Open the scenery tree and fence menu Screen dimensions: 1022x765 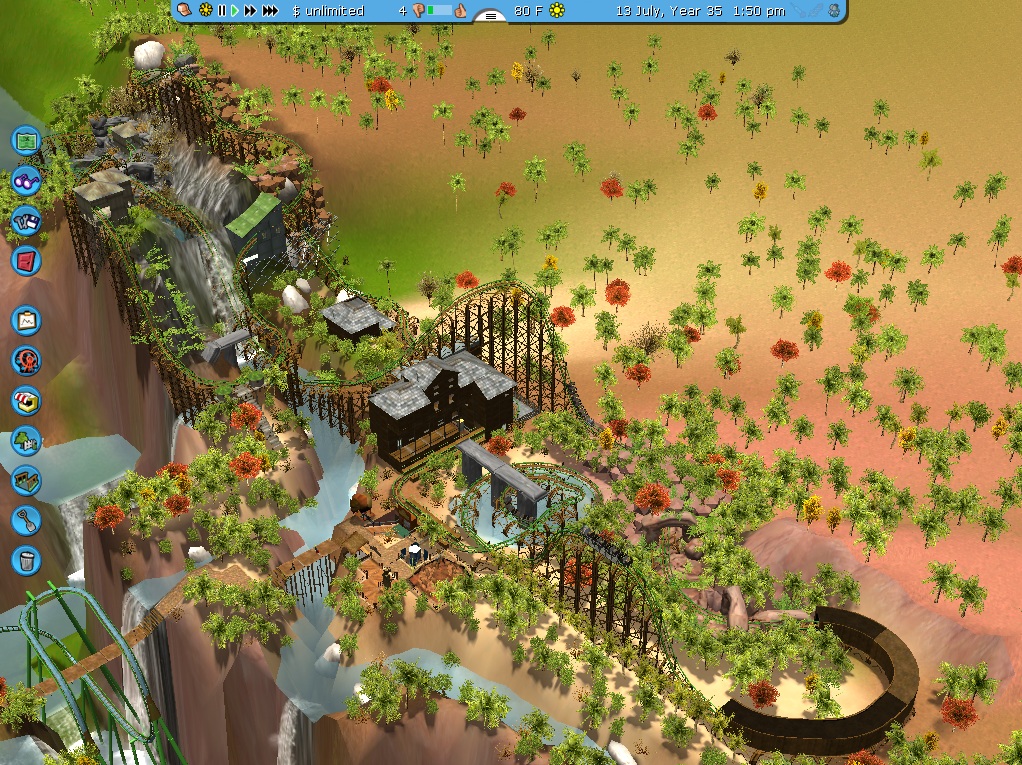click(x=26, y=440)
